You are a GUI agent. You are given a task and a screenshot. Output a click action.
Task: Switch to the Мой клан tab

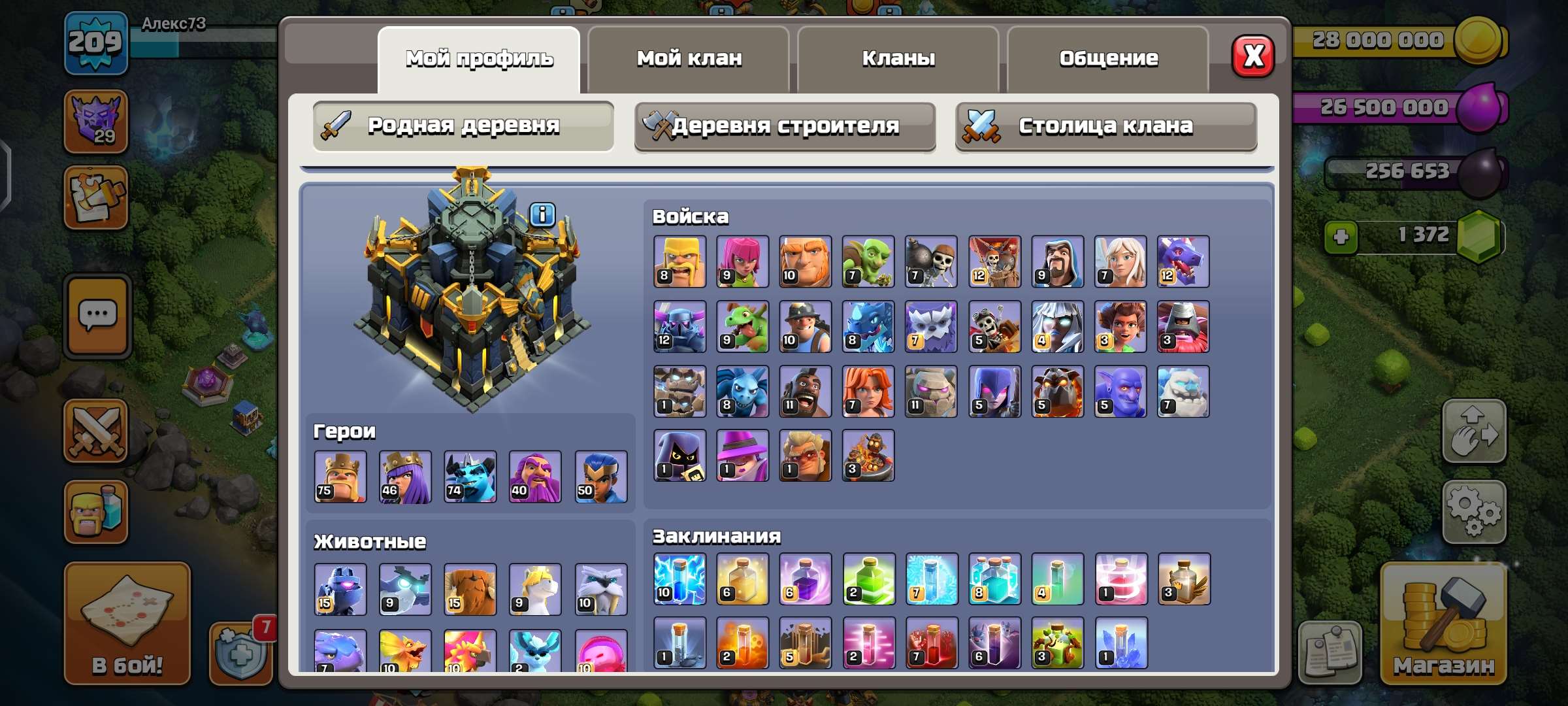[x=689, y=58]
